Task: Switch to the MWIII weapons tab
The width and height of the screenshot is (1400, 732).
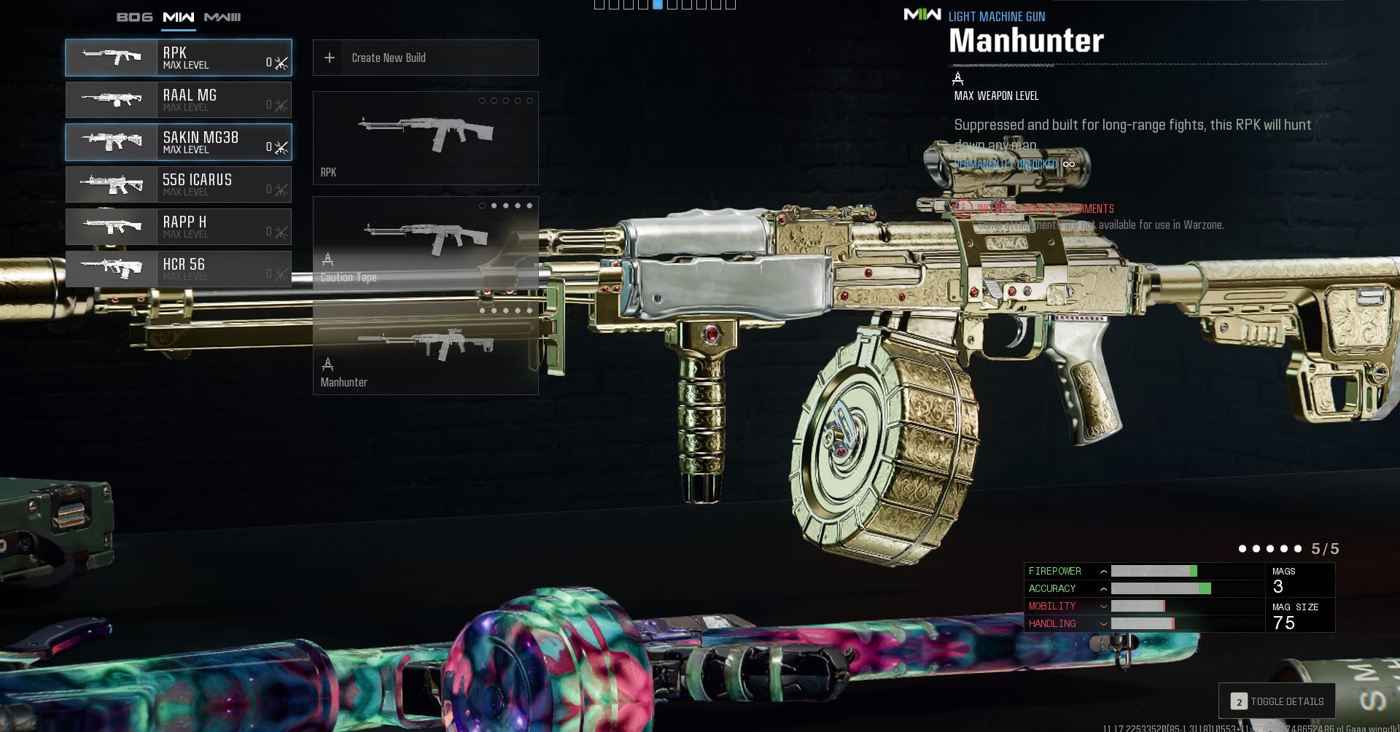Action: (x=222, y=17)
